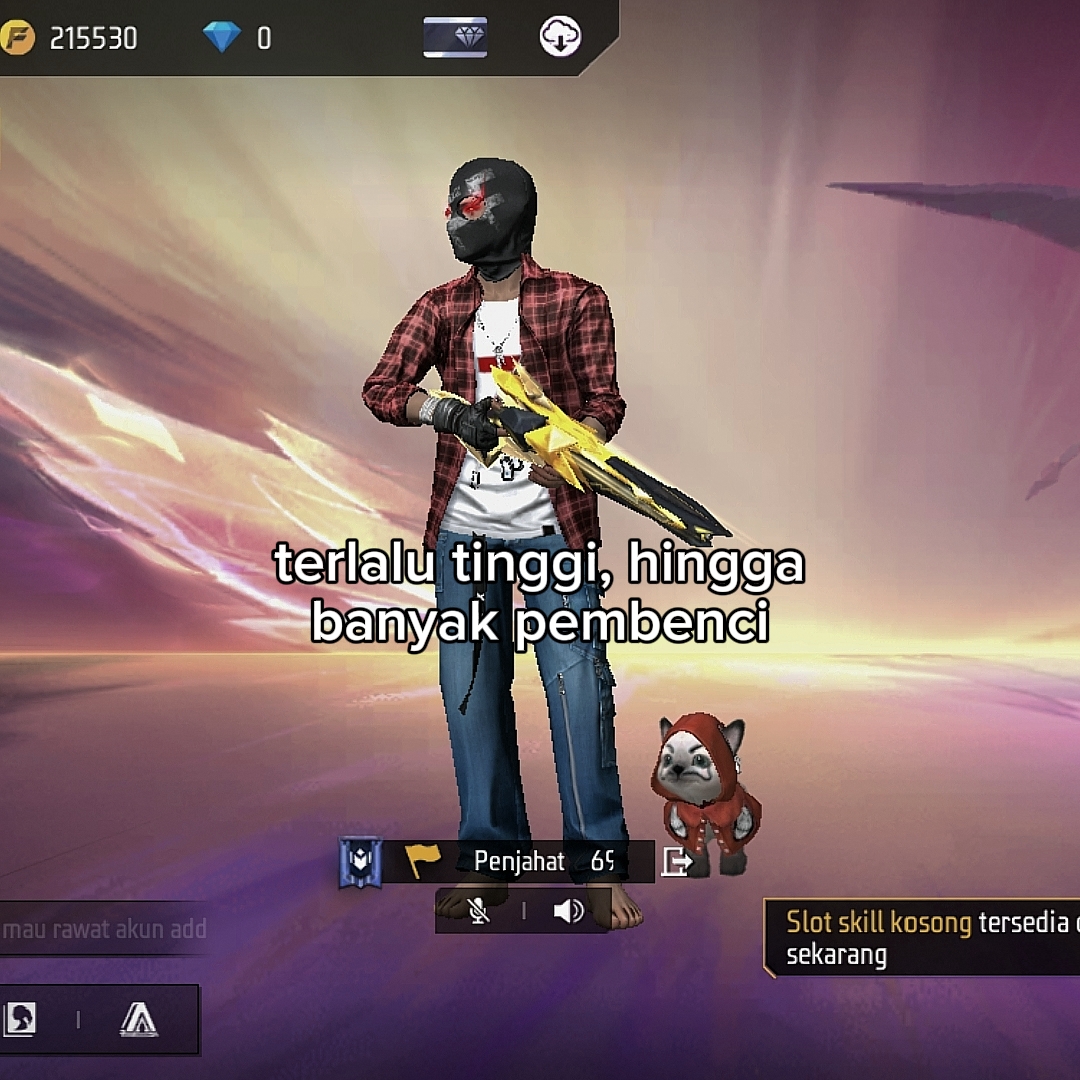The image size is (1080, 1080).
Task: Tap the gold coin currency icon
Action: click(x=18, y=38)
